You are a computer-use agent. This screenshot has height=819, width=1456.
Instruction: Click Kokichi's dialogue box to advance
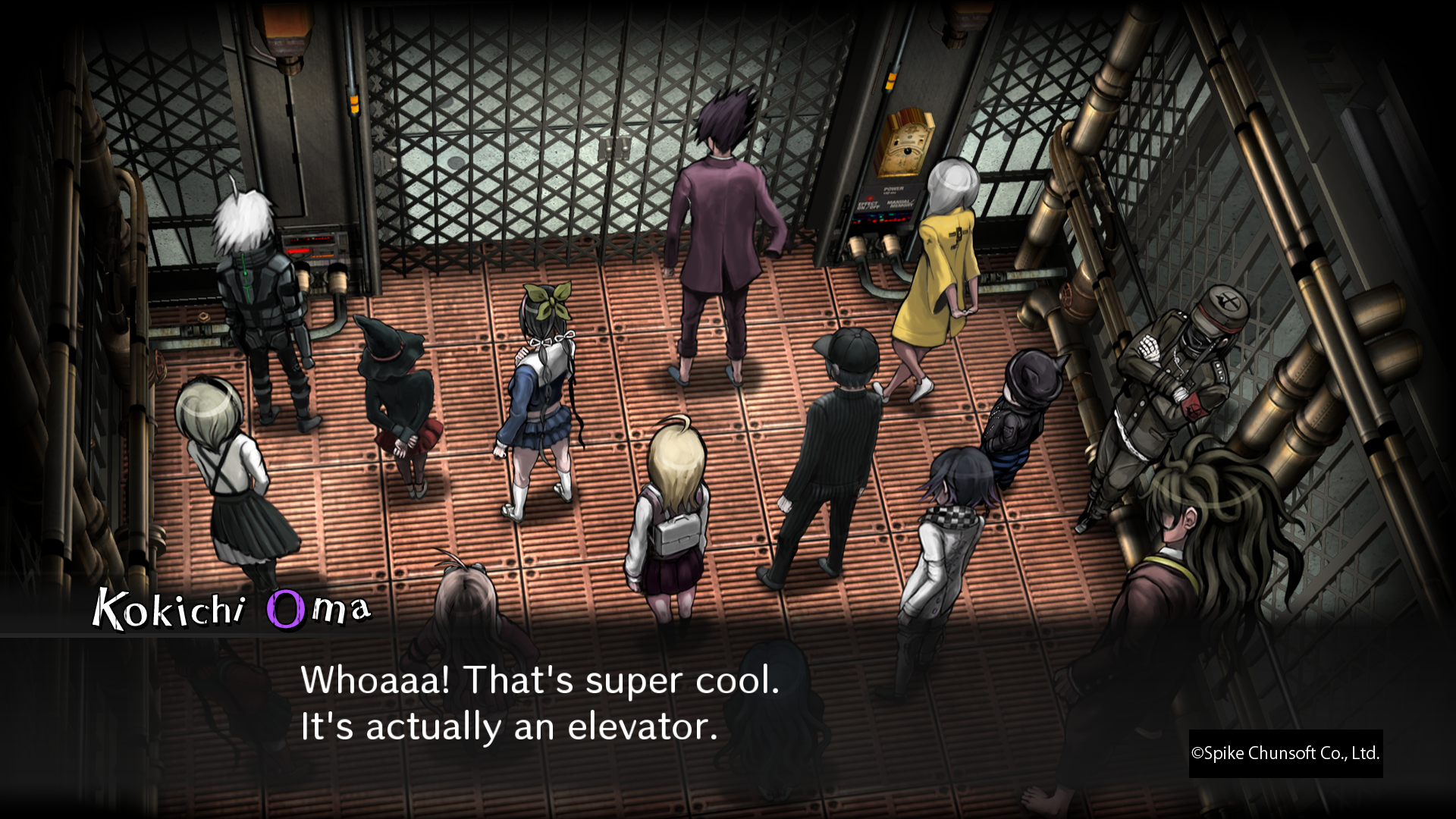click(538, 703)
